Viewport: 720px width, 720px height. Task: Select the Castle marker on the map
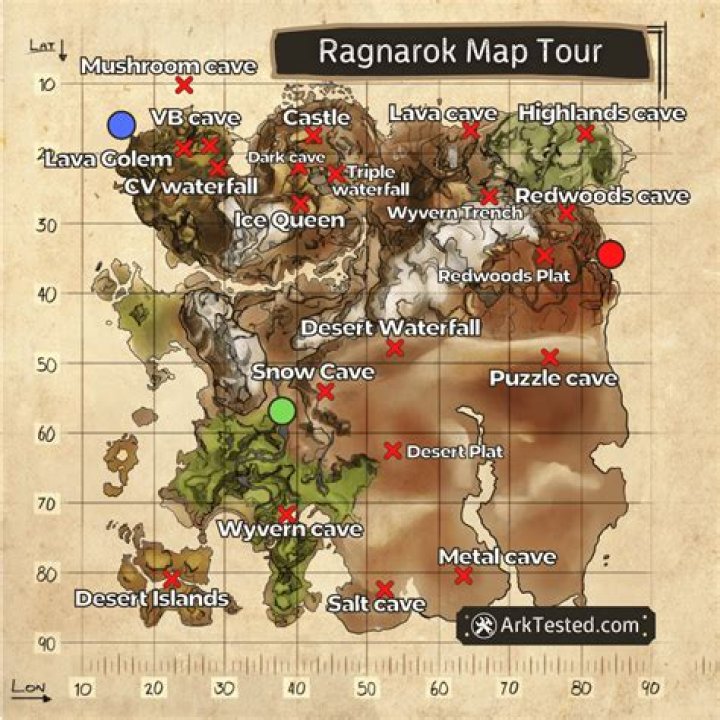(x=313, y=135)
